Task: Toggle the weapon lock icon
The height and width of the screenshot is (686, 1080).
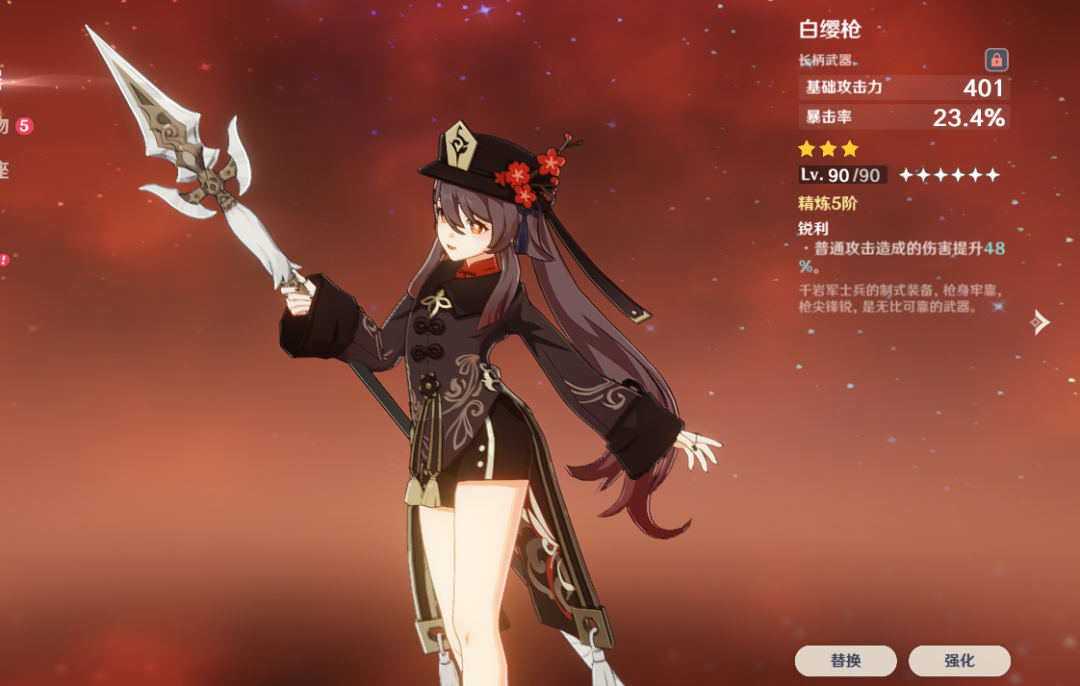Action: point(996,59)
